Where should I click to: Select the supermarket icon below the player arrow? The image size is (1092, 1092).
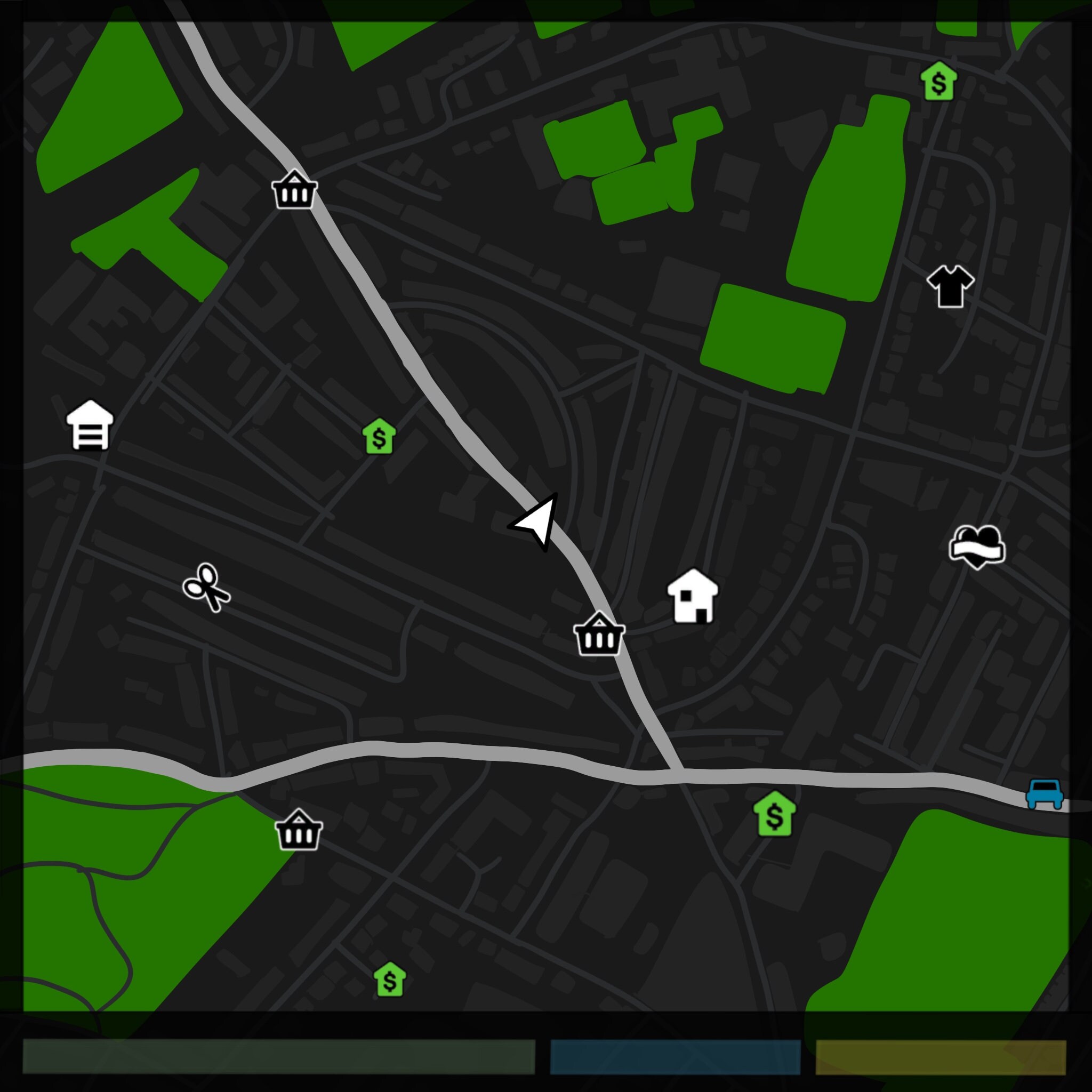(x=599, y=636)
